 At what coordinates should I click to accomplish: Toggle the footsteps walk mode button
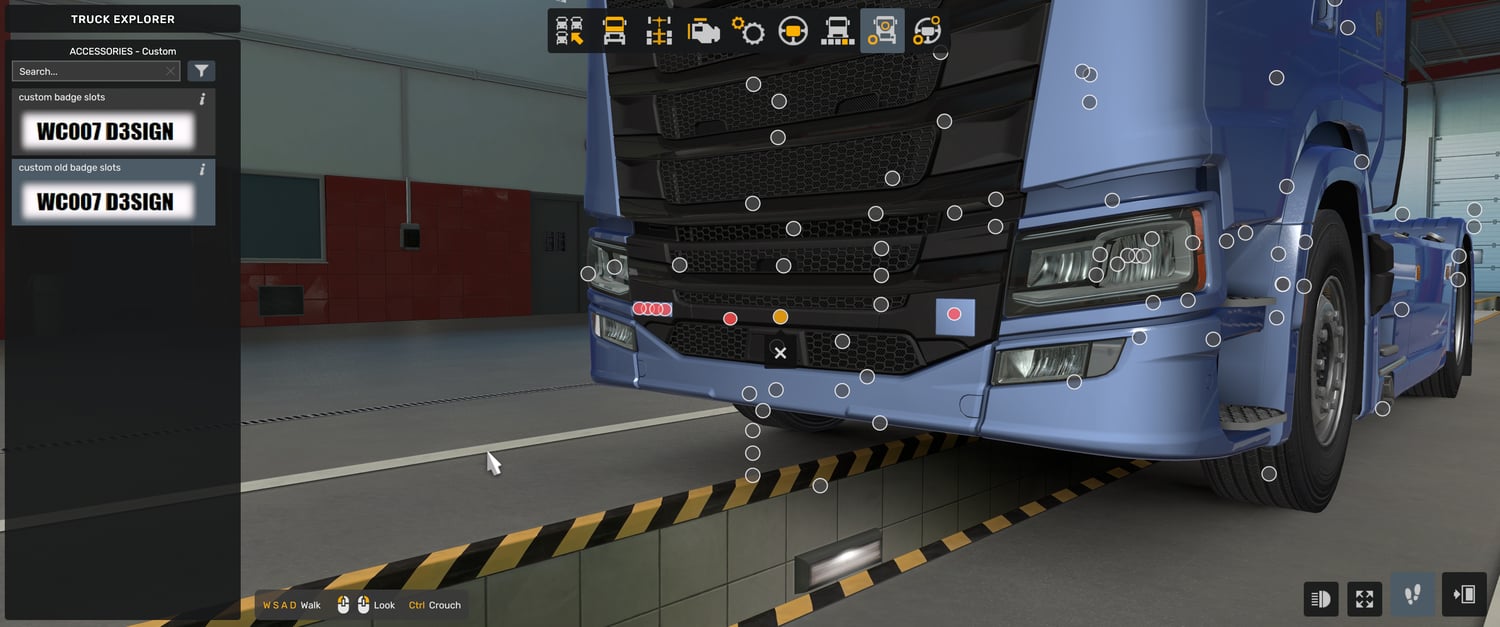[x=1413, y=596]
